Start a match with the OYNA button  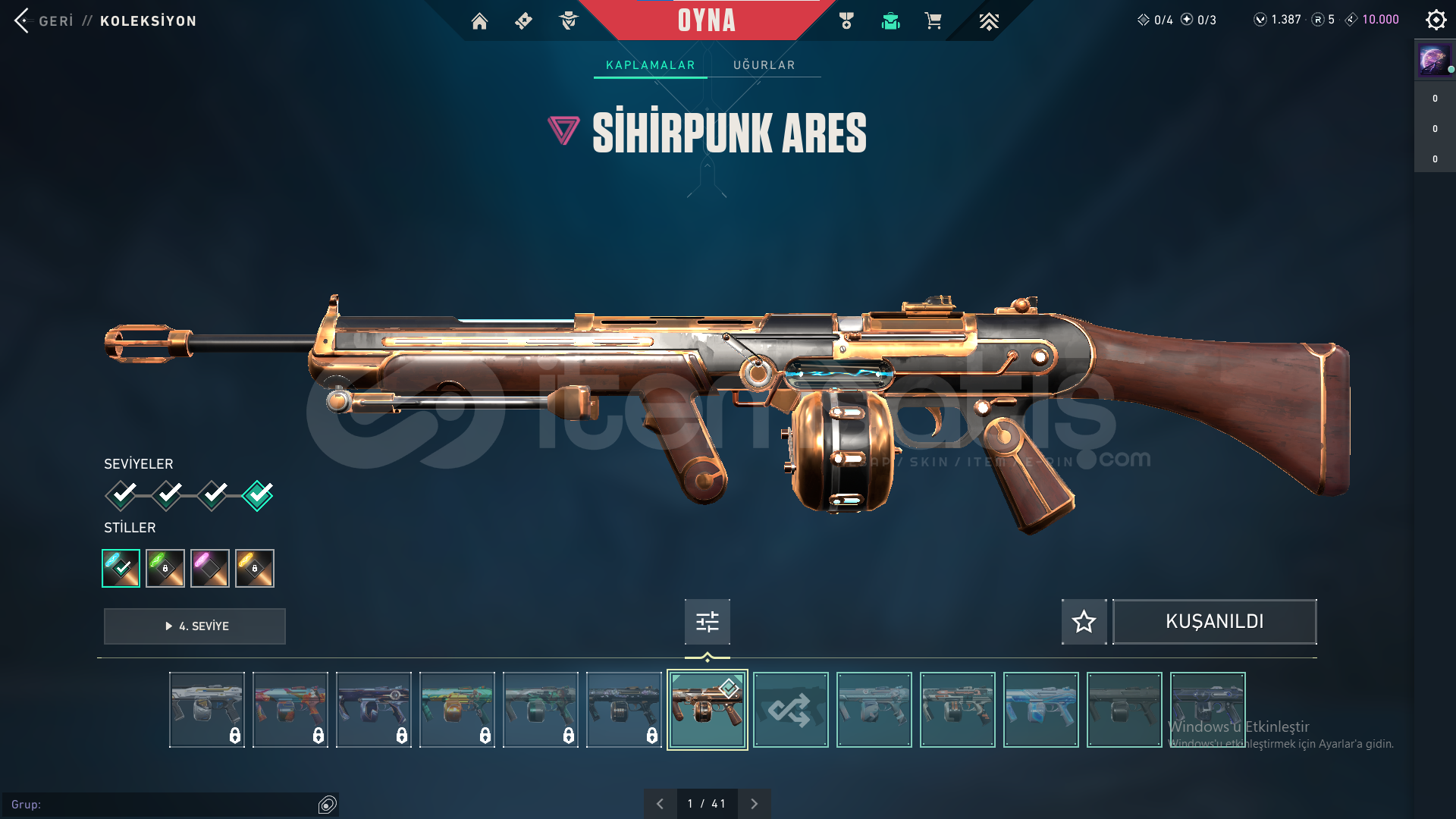[x=706, y=20]
